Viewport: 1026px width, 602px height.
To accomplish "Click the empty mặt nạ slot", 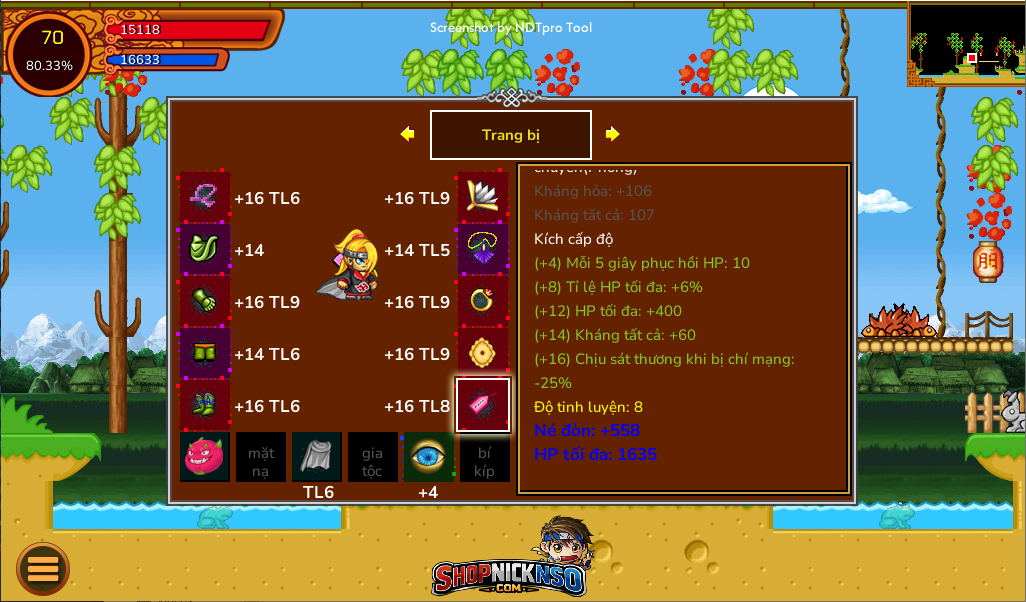I will [261, 457].
